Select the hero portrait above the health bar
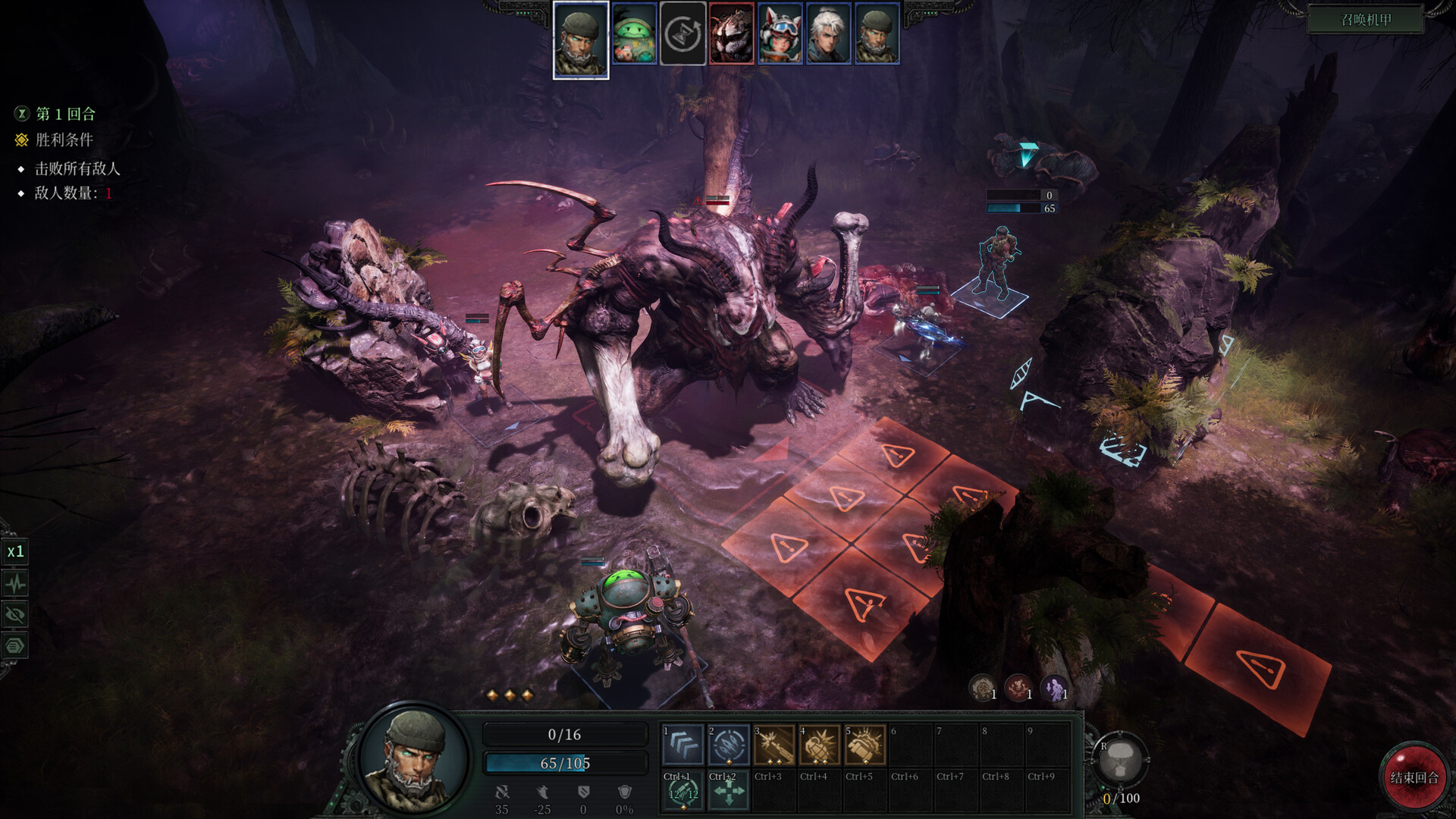1456x819 pixels. pyautogui.click(x=412, y=758)
